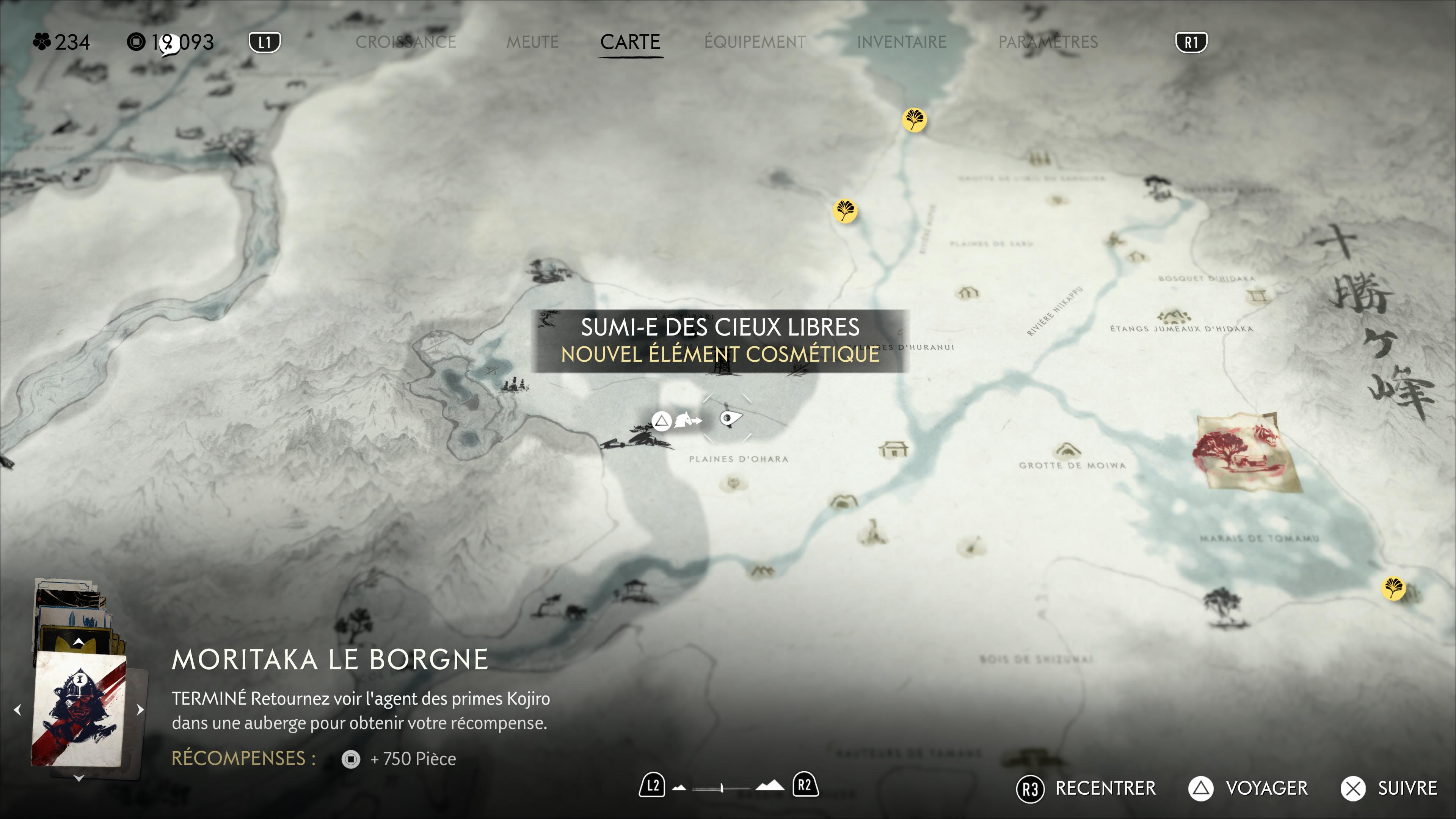
Task: Switch to the Paramètres tab
Action: click(x=1047, y=42)
